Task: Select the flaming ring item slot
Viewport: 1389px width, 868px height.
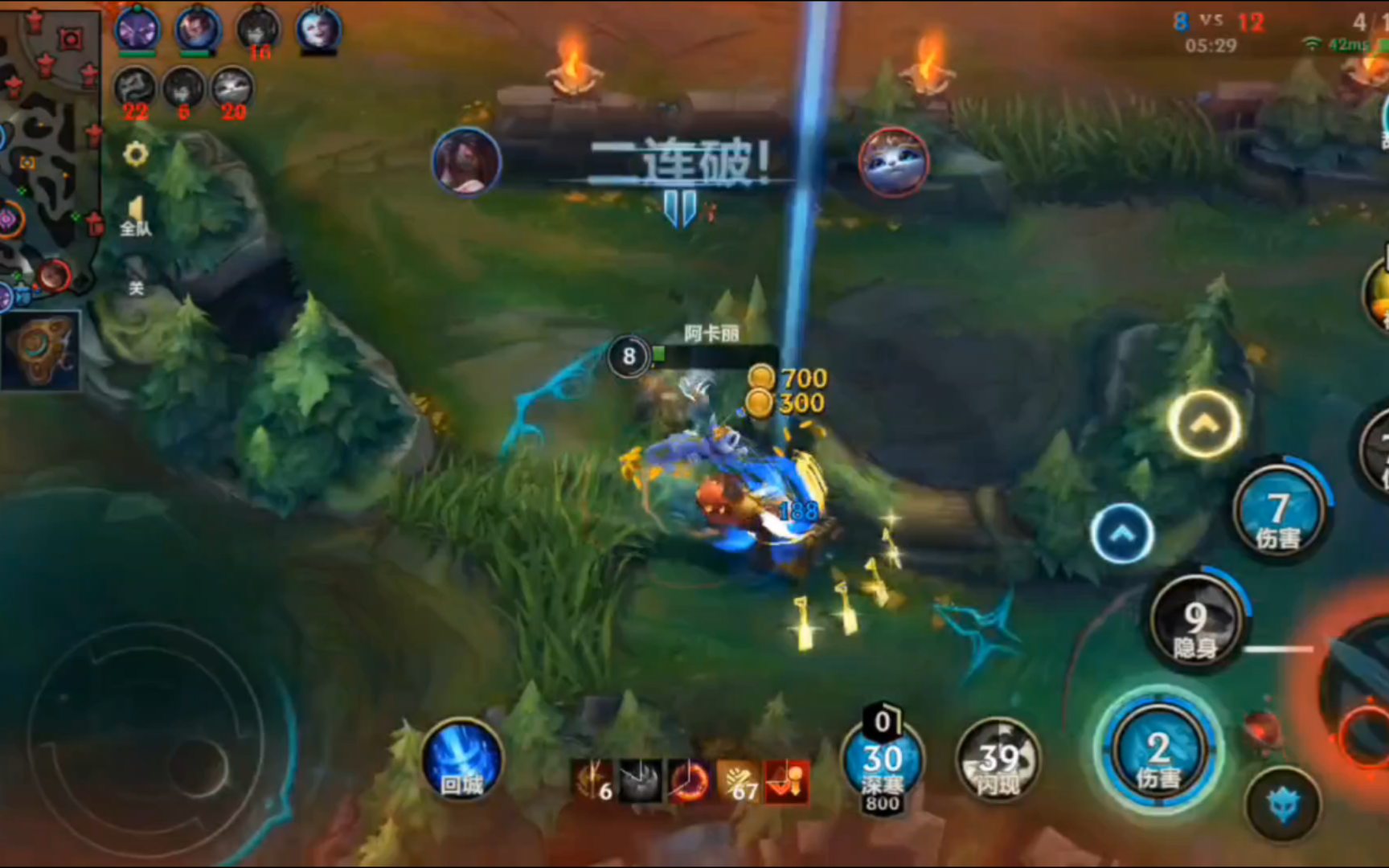Action: (x=688, y=781)
